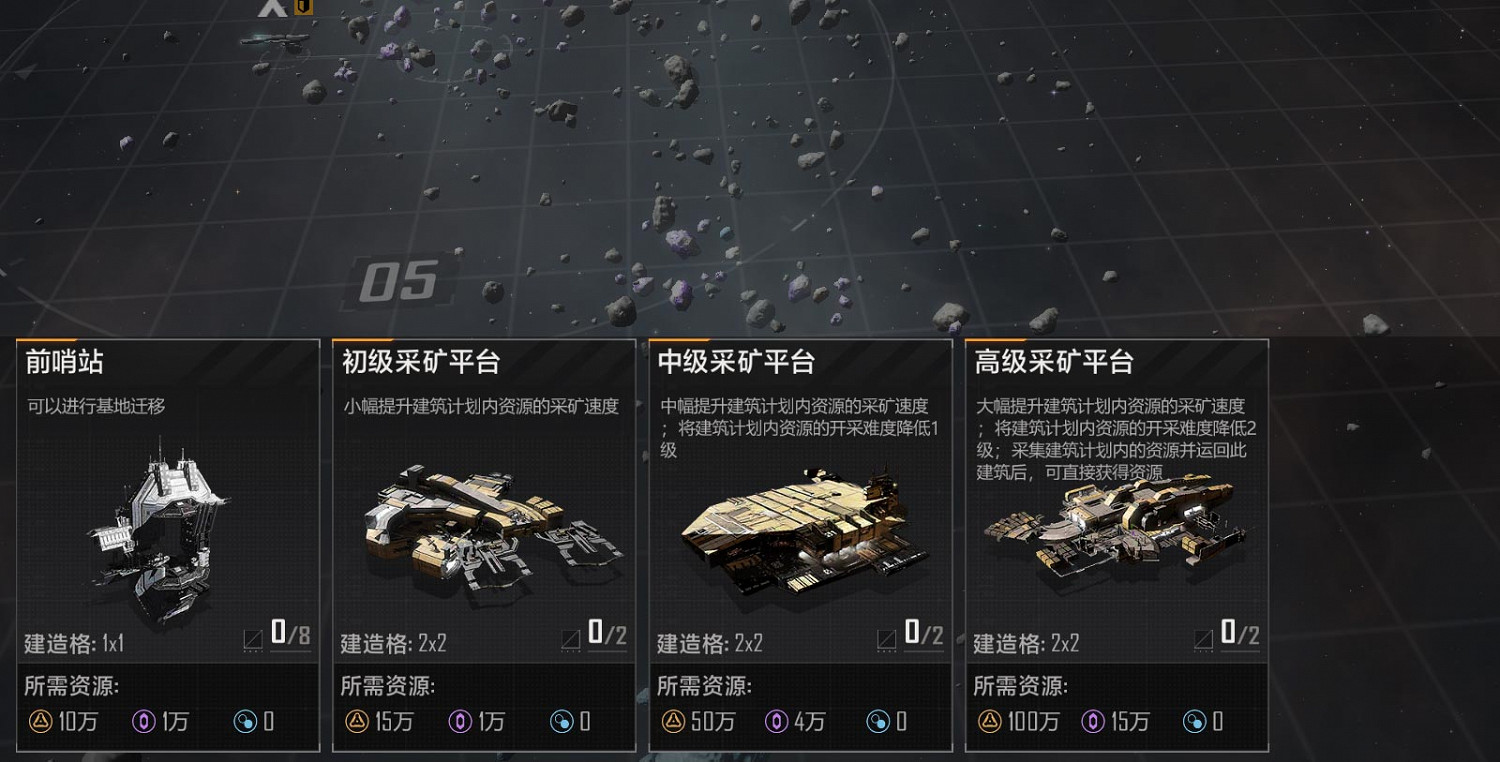Select the 前哨站 title header
This screenshot has height=762, width=1500.
[55, 361]
